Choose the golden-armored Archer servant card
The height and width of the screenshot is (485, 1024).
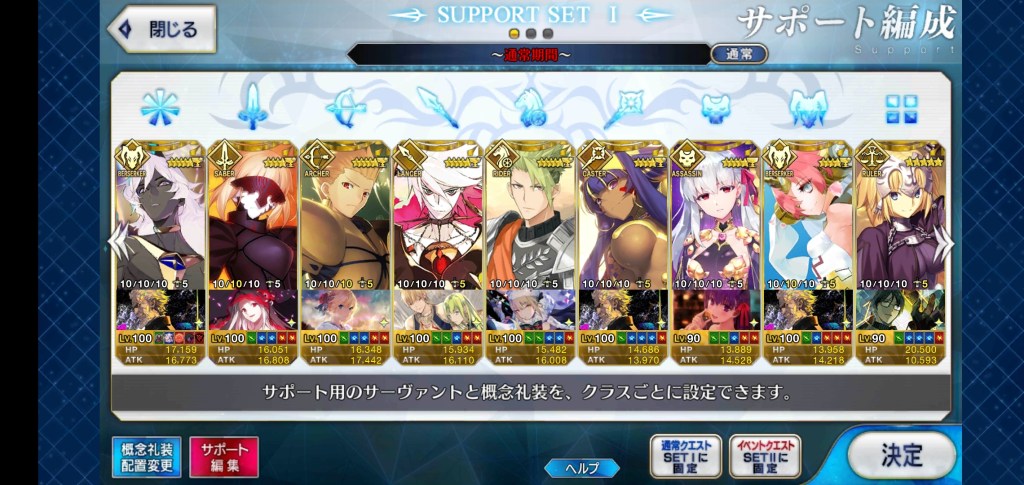[x=345, y=230]
